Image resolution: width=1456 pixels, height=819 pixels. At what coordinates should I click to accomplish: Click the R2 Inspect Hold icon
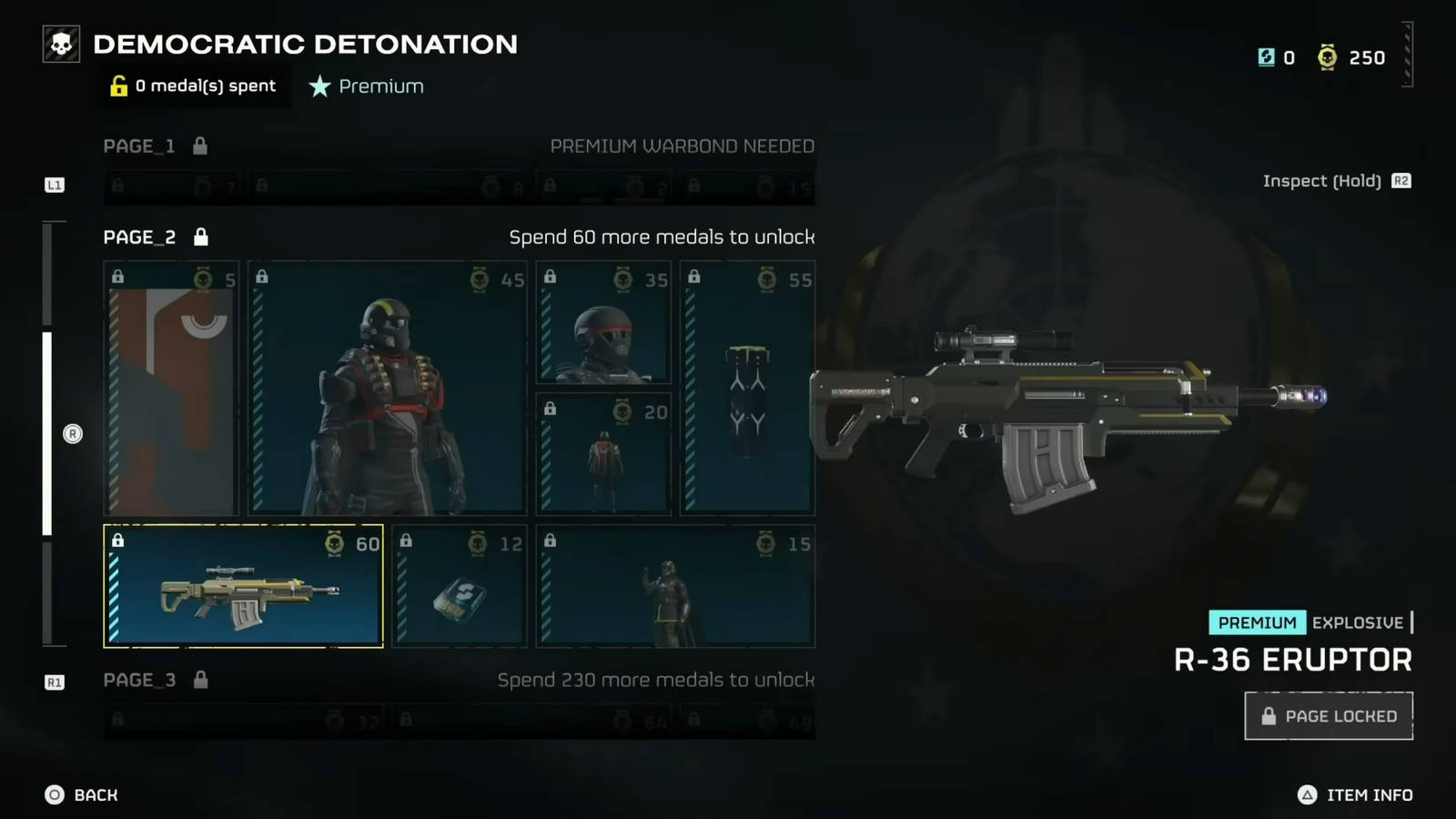click(x=1401, y=180)
